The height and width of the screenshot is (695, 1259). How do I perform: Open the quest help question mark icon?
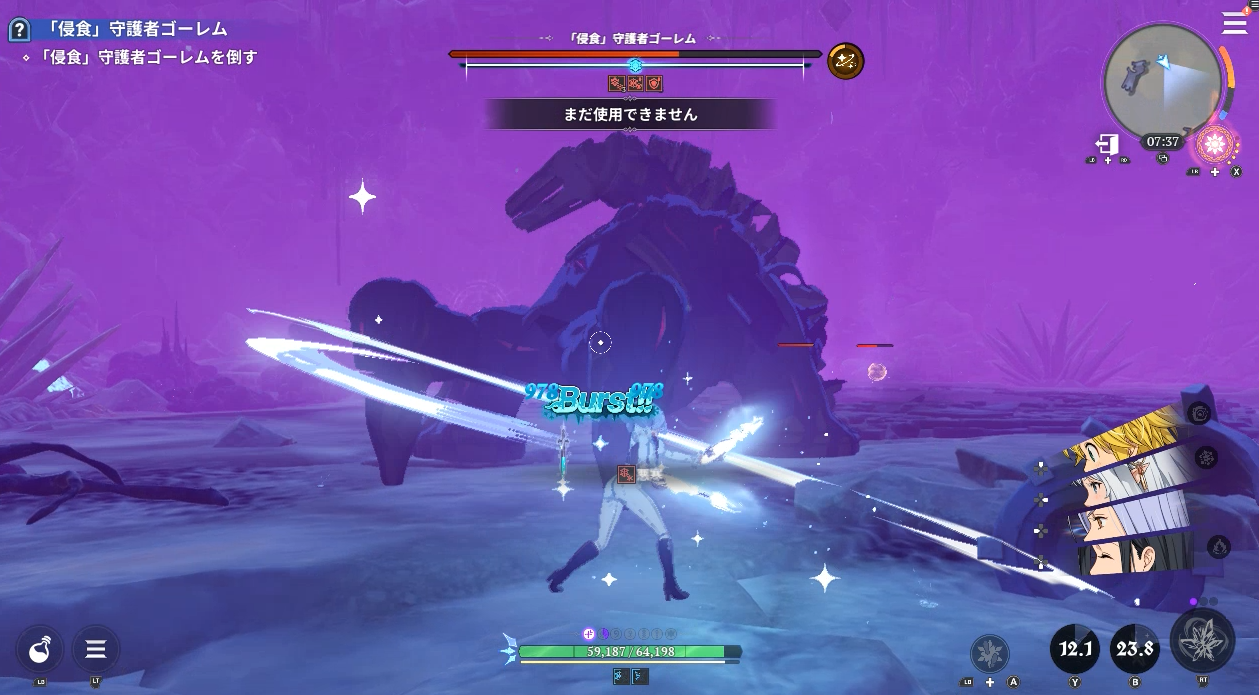pos(18,30)
